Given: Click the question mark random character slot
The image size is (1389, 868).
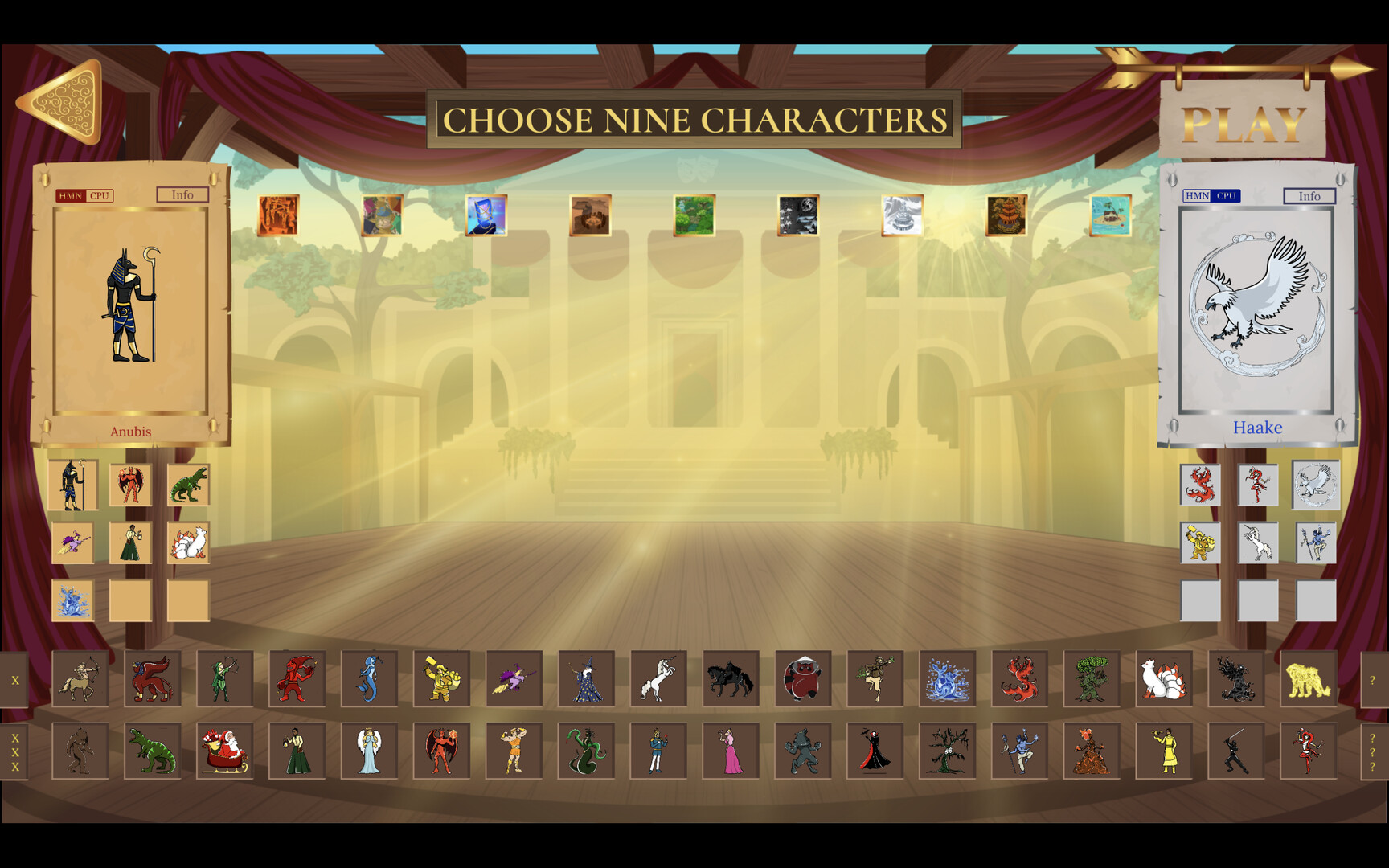Looking at the screenshot, I should [x=1371, y=679].
